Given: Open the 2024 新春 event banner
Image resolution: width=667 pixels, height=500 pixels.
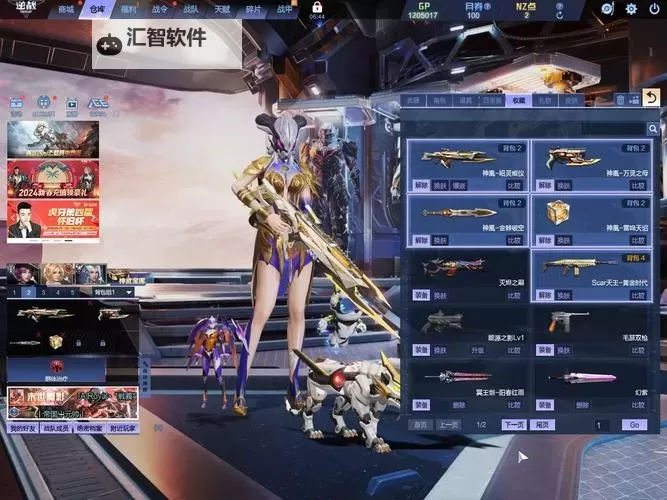Looking at the screenshot, I should tap(53, 179).
